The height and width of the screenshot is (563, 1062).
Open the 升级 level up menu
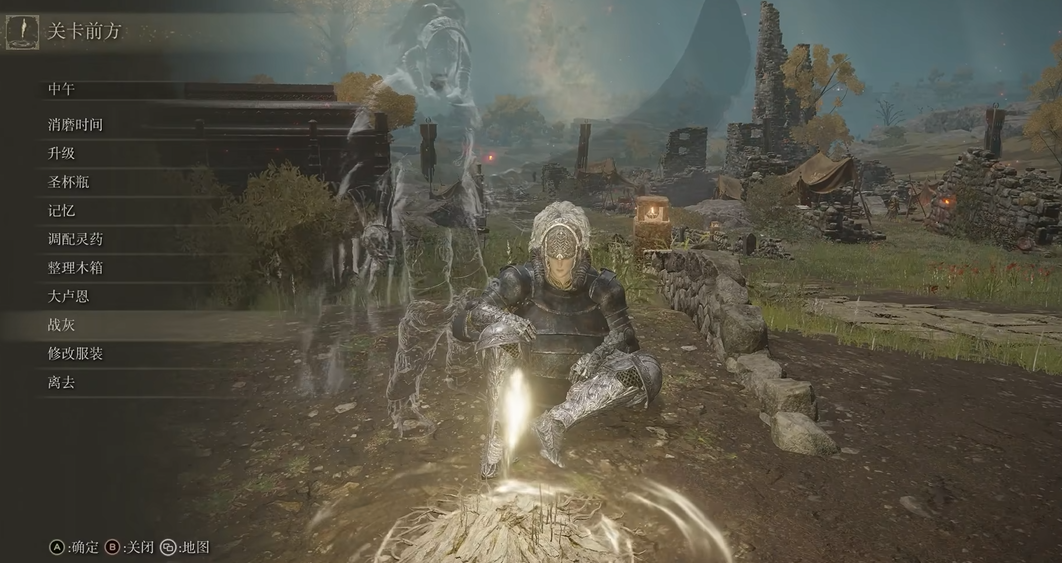[61, 153]
